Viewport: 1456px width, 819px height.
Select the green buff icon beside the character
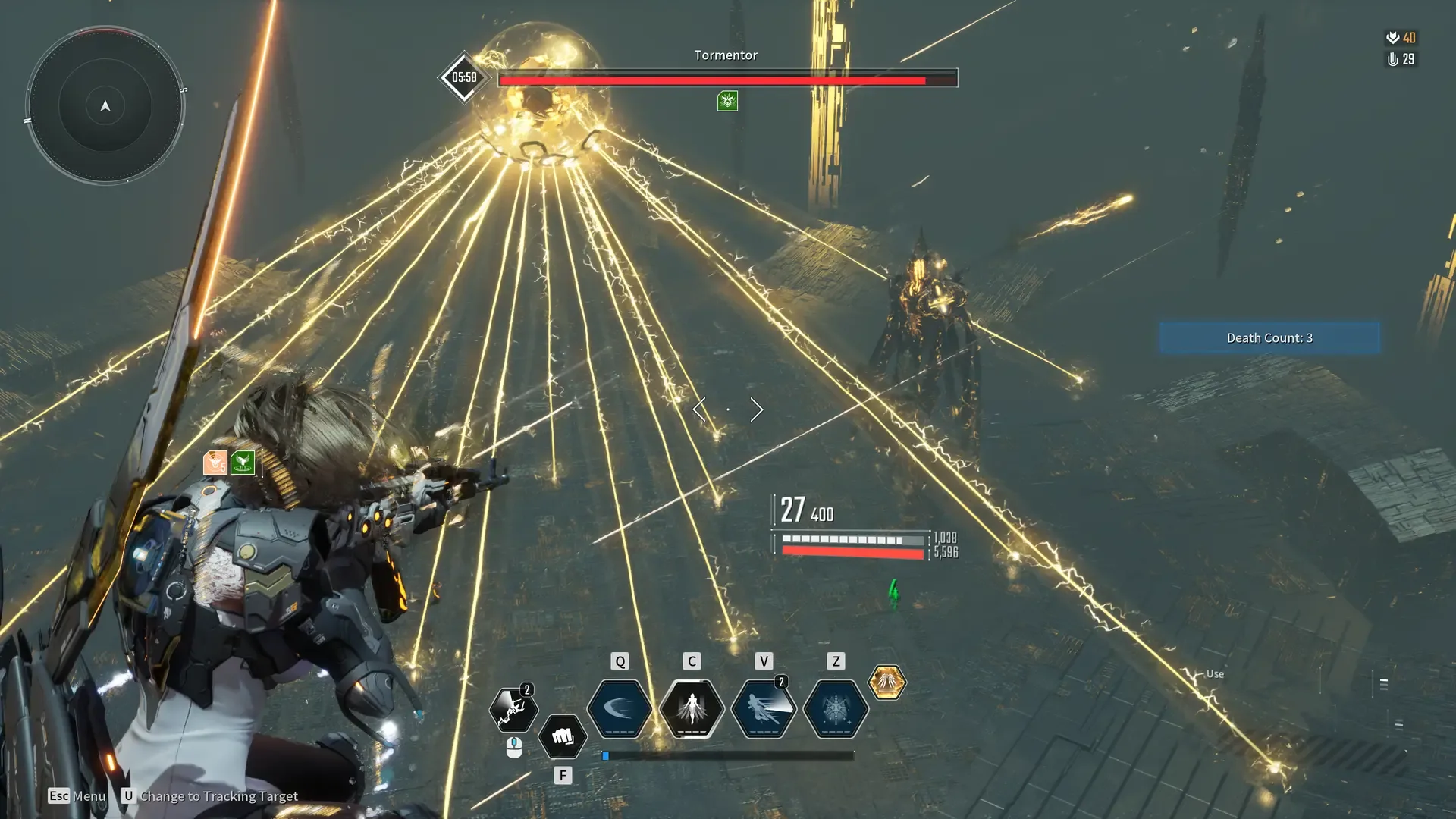click(243, 462)
